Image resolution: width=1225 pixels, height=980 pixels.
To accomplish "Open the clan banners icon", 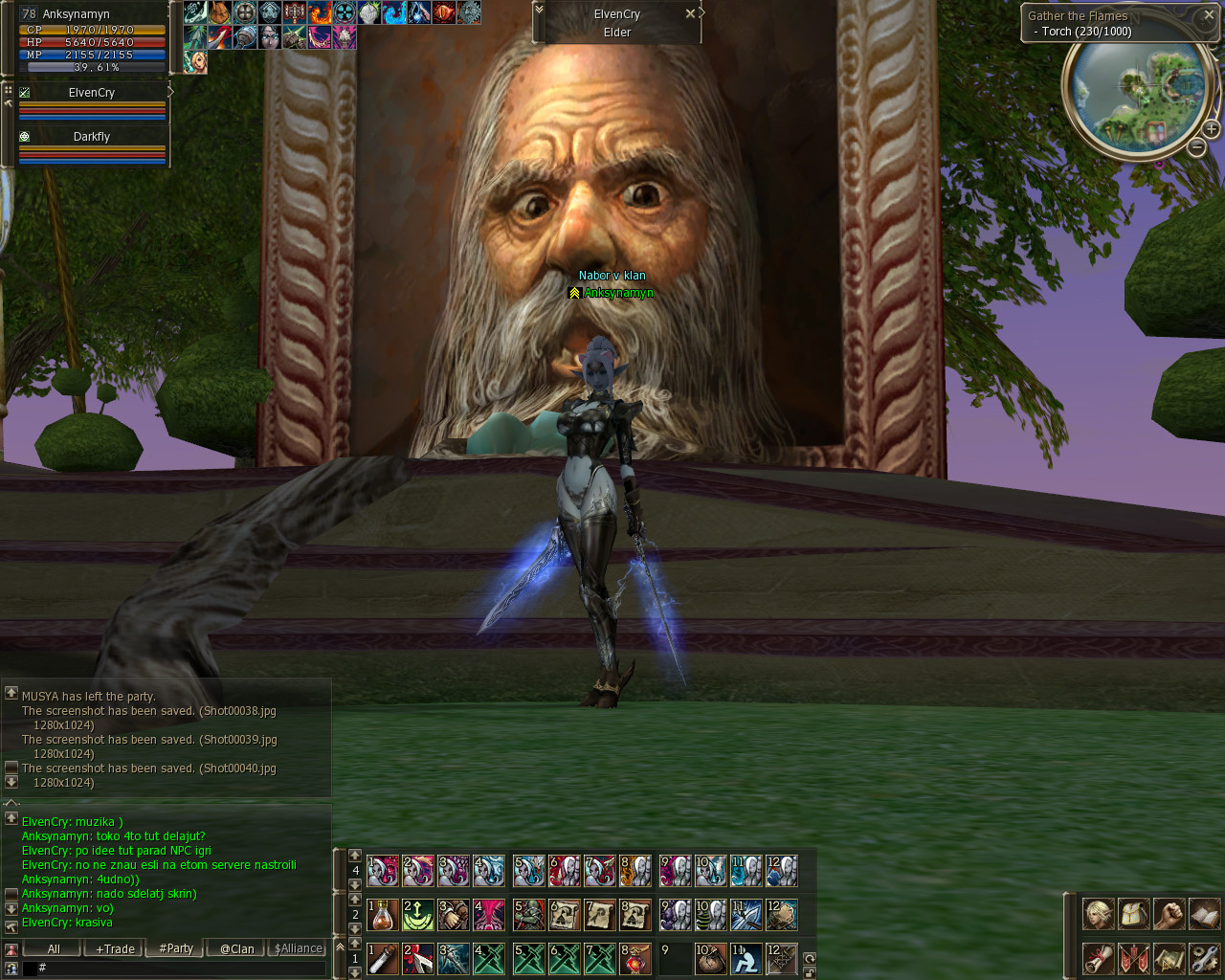I will 1134,958.
